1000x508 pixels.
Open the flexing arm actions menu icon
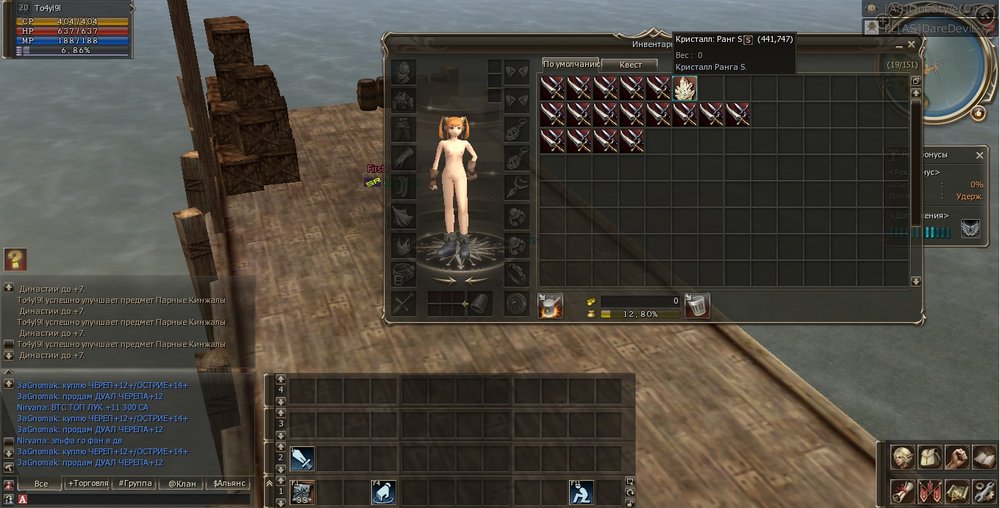(x=957, y=457)
